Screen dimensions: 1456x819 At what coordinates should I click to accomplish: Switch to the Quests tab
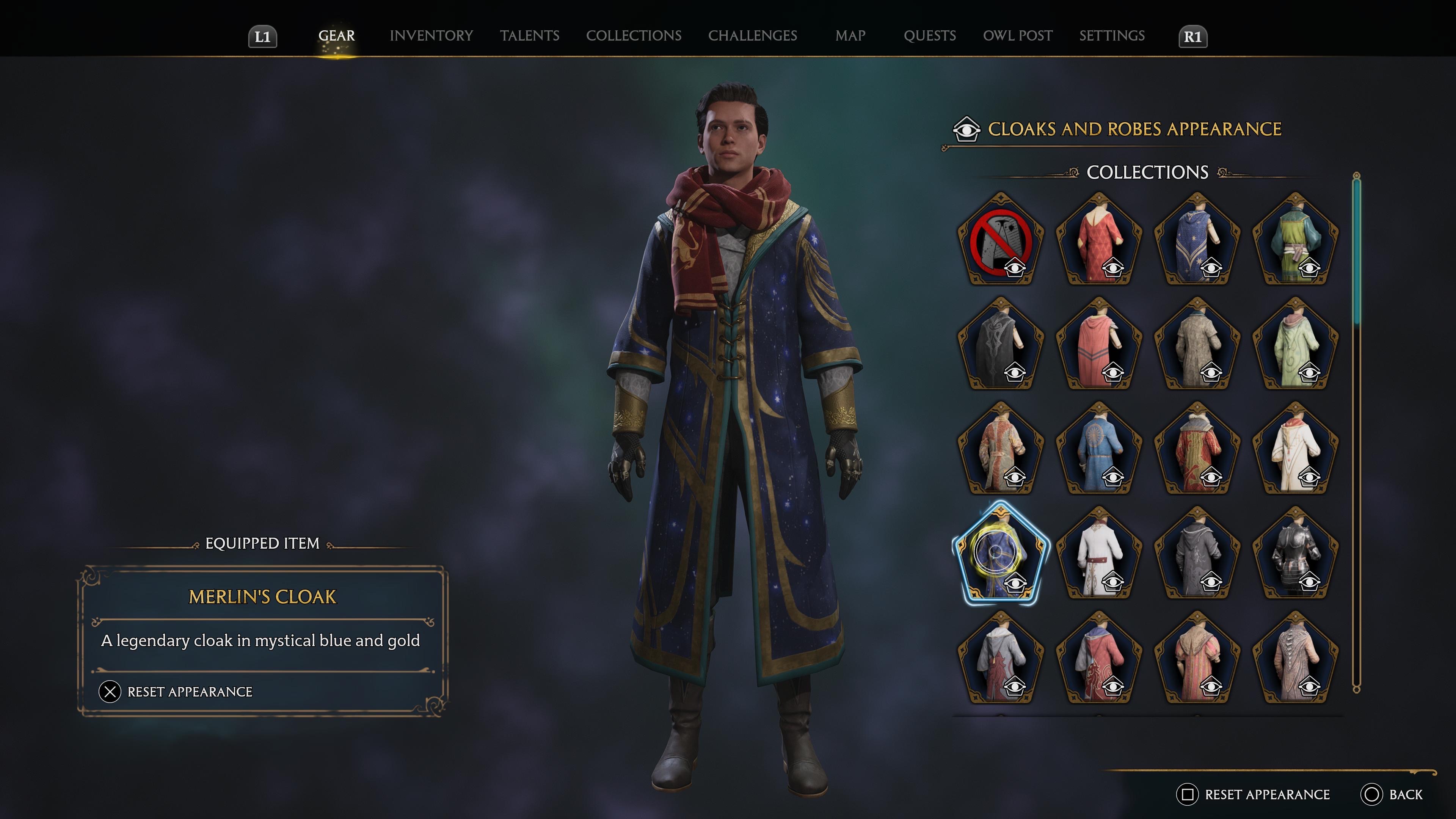tap(929, 36)
